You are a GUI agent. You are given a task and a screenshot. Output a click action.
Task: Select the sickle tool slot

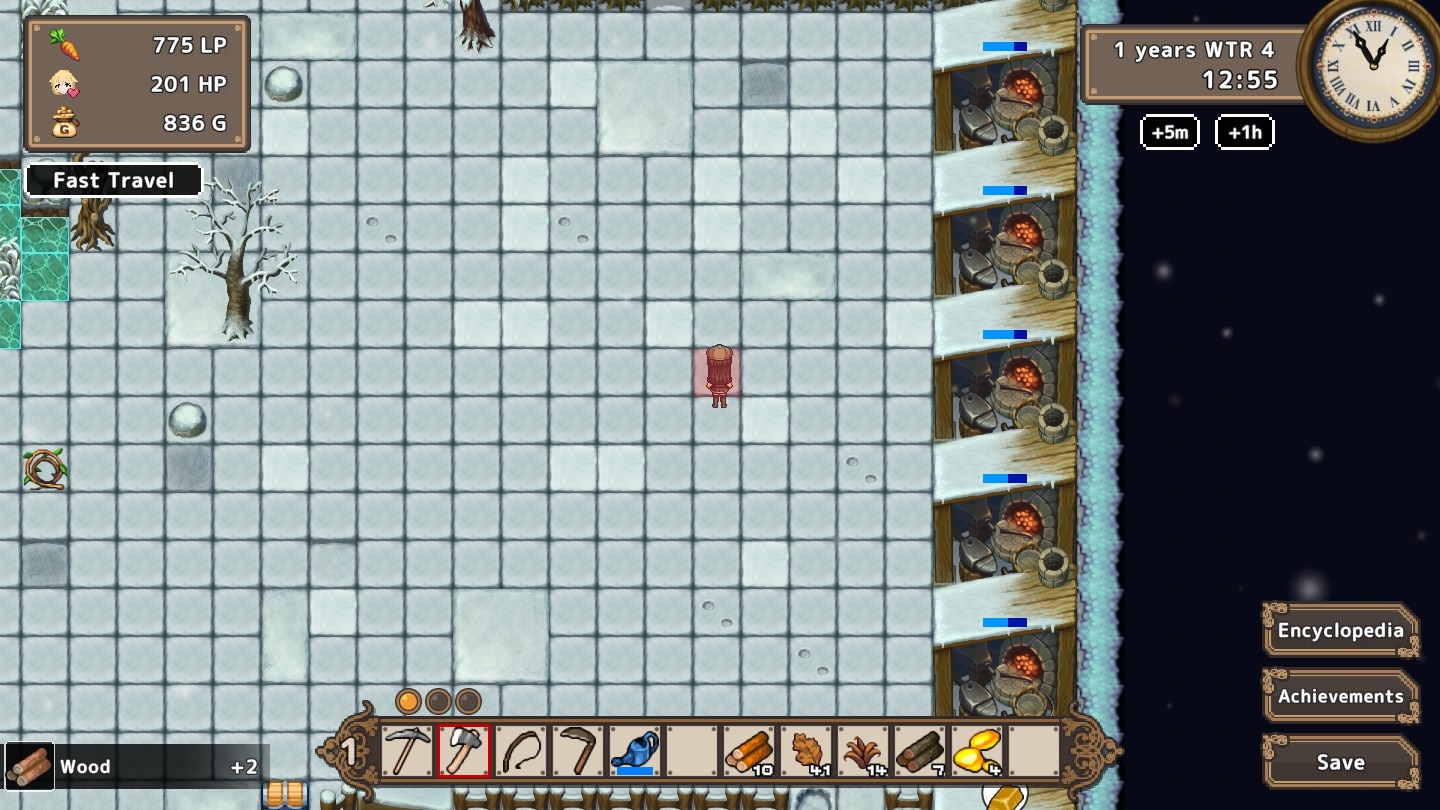pyautogui.click(x=578, y=752)
